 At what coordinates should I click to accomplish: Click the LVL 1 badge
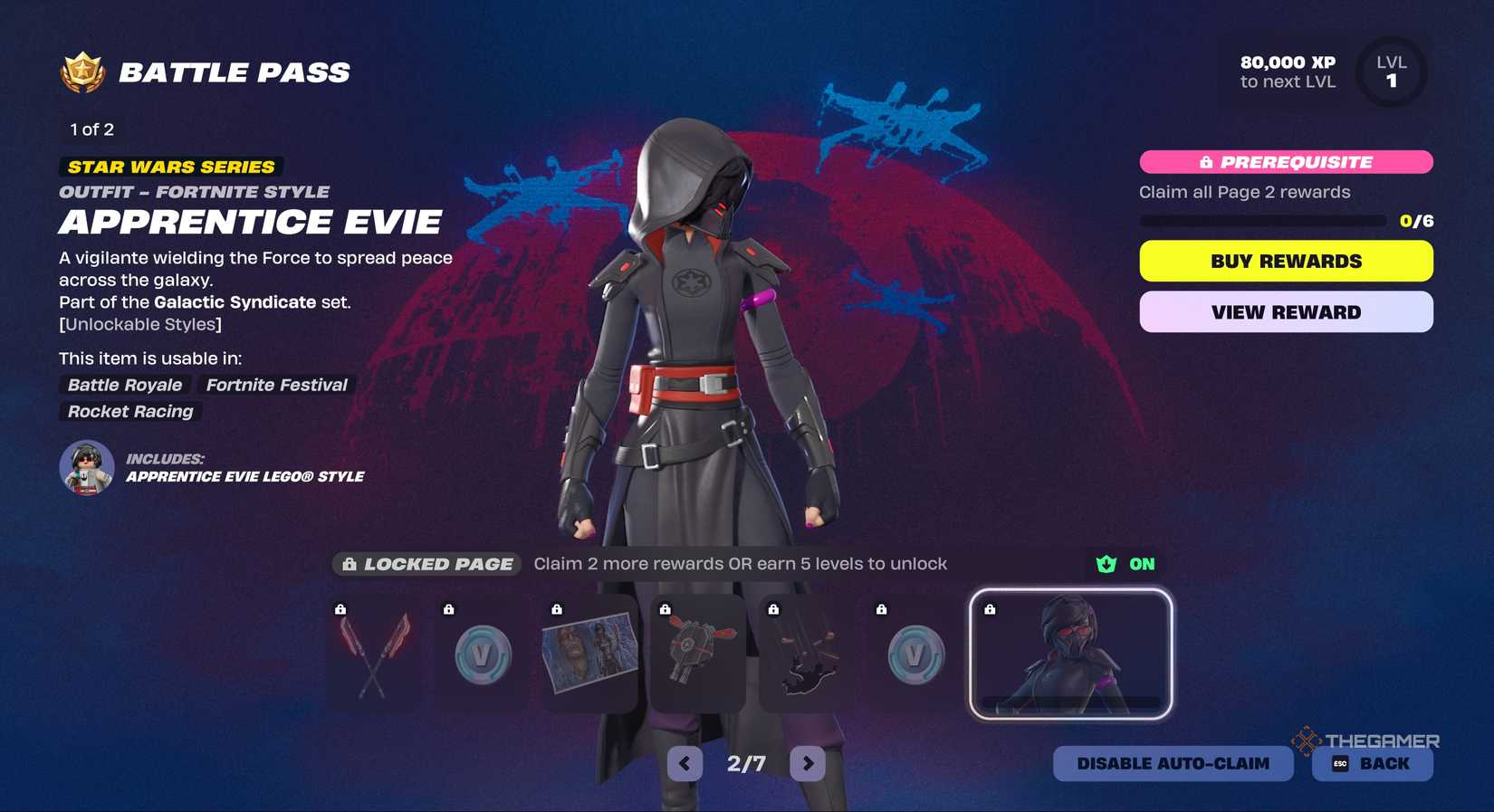tap(1392, 72)
